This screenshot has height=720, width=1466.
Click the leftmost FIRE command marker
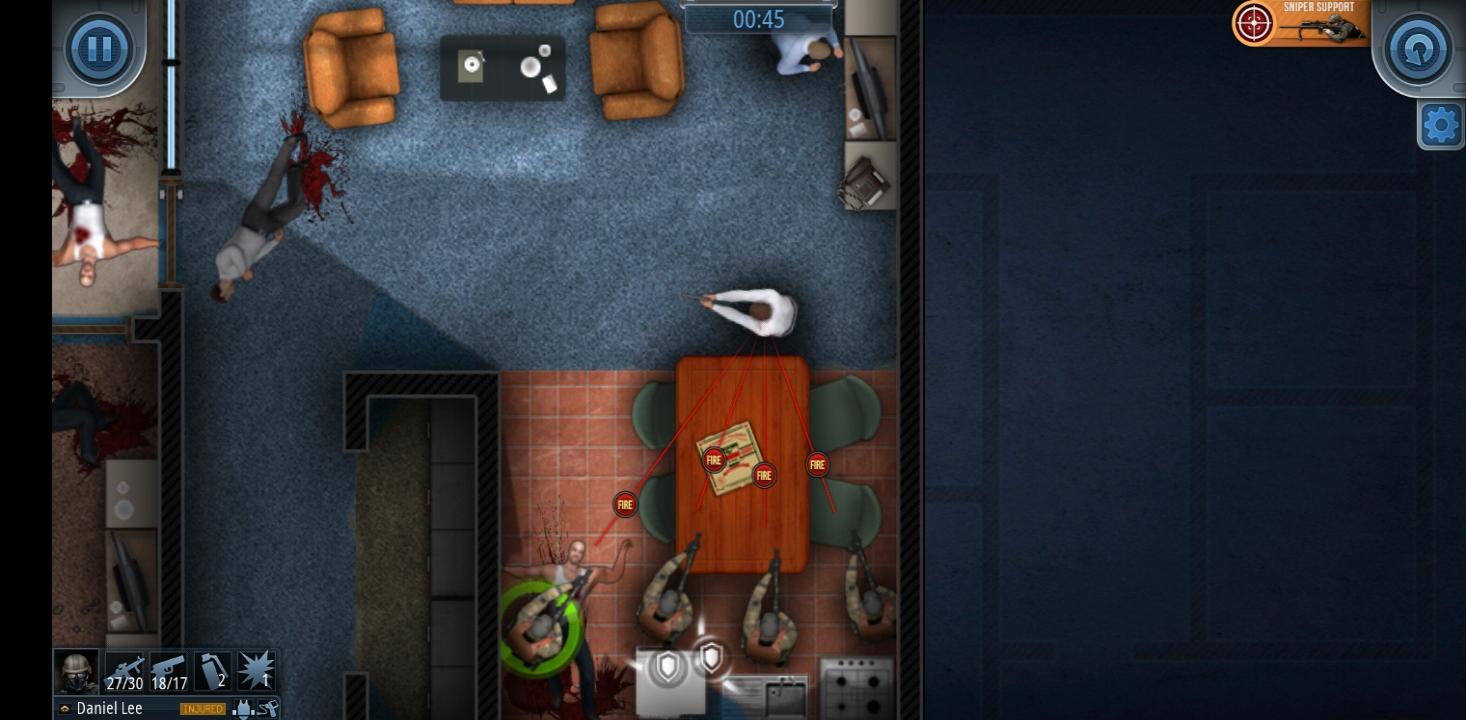point(624,504)
